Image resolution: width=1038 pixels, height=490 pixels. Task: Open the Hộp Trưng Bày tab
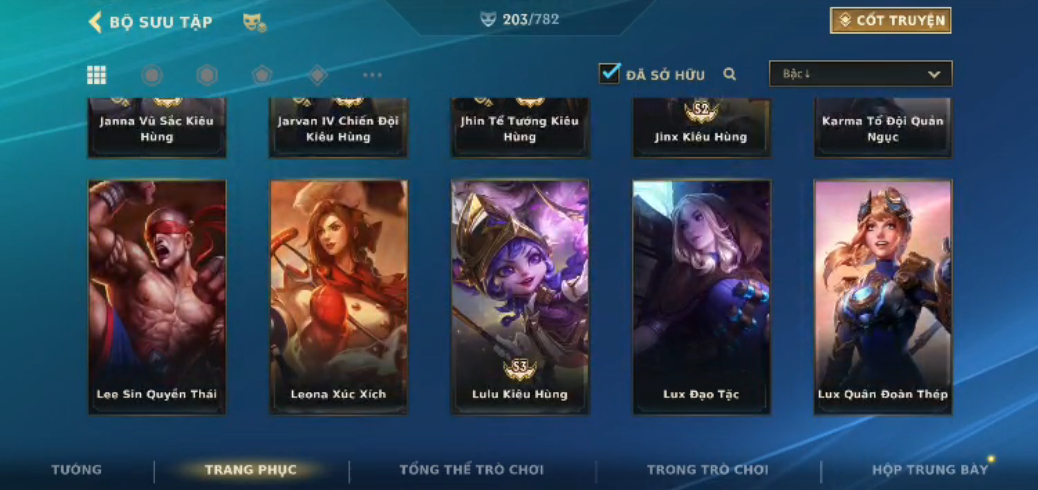[x=929, y=470]
